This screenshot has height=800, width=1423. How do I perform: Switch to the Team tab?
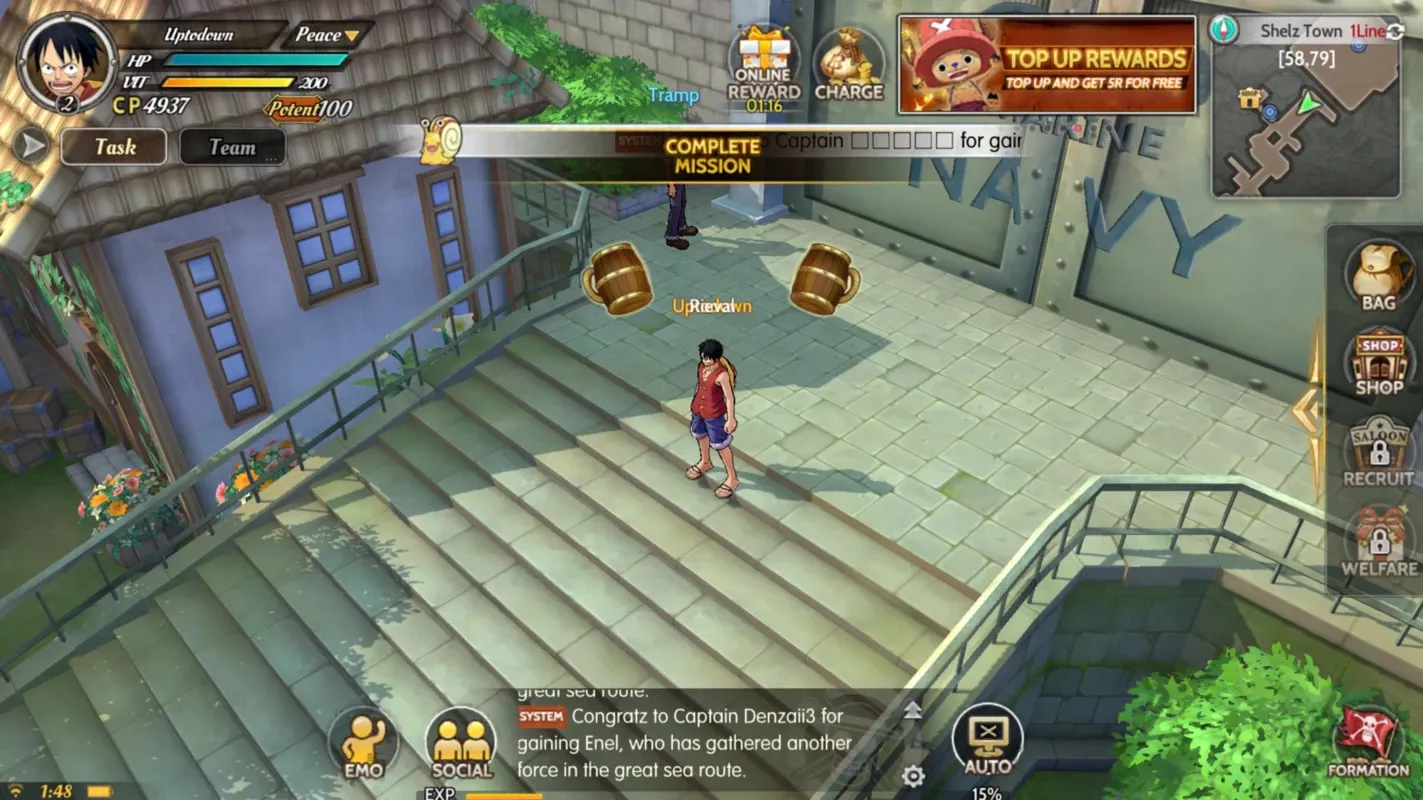click(231, 147)
